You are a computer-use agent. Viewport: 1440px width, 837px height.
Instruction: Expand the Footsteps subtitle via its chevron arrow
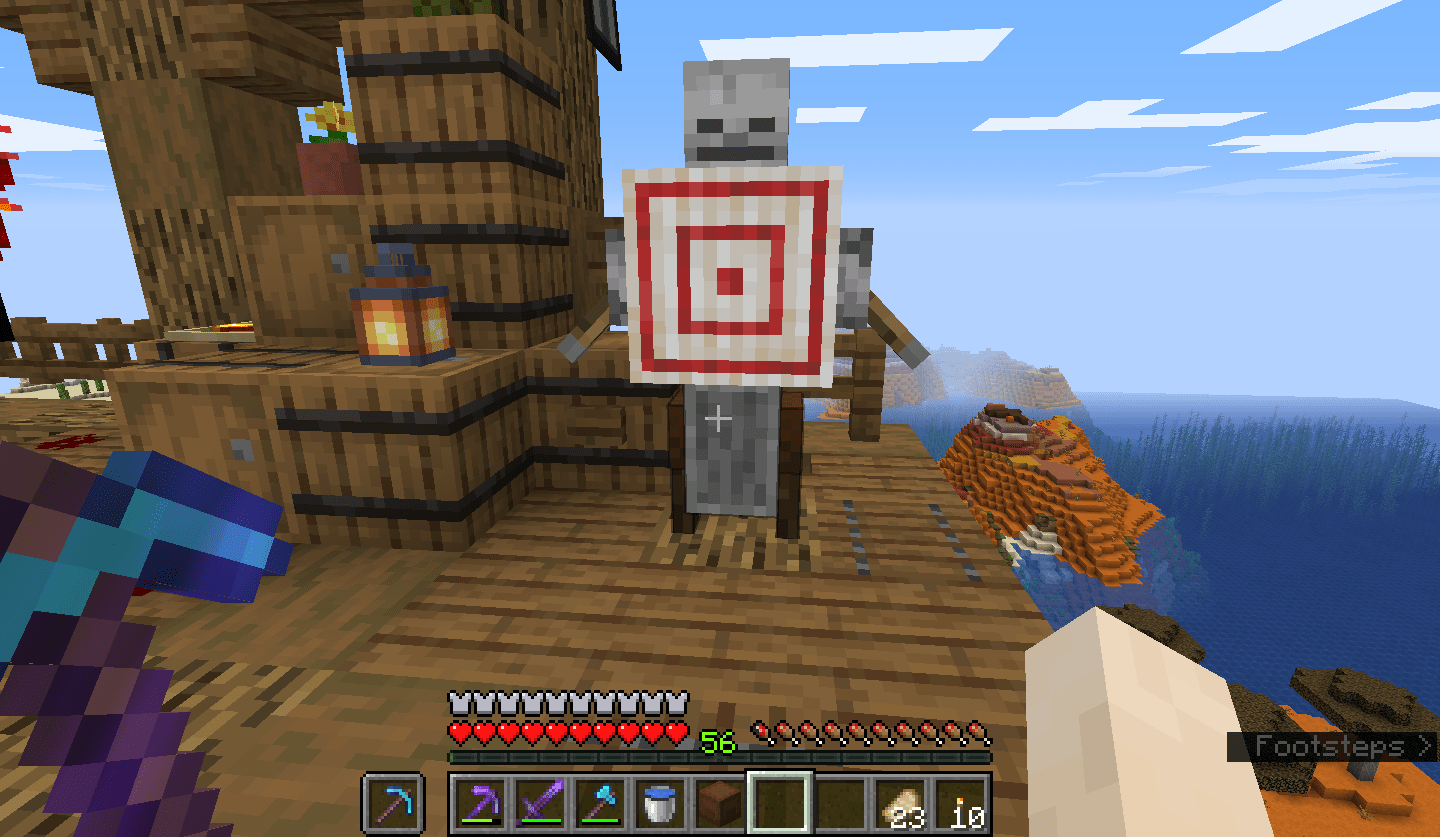(1424, 745)
